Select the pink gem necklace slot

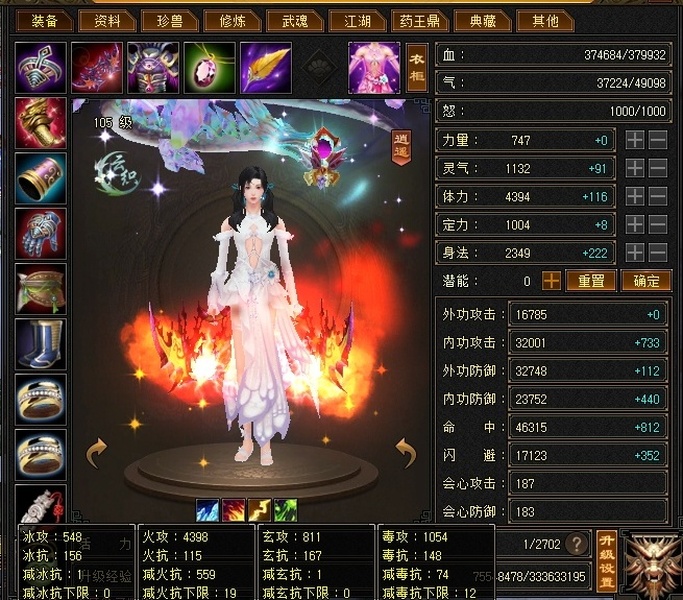coord(209,66)
